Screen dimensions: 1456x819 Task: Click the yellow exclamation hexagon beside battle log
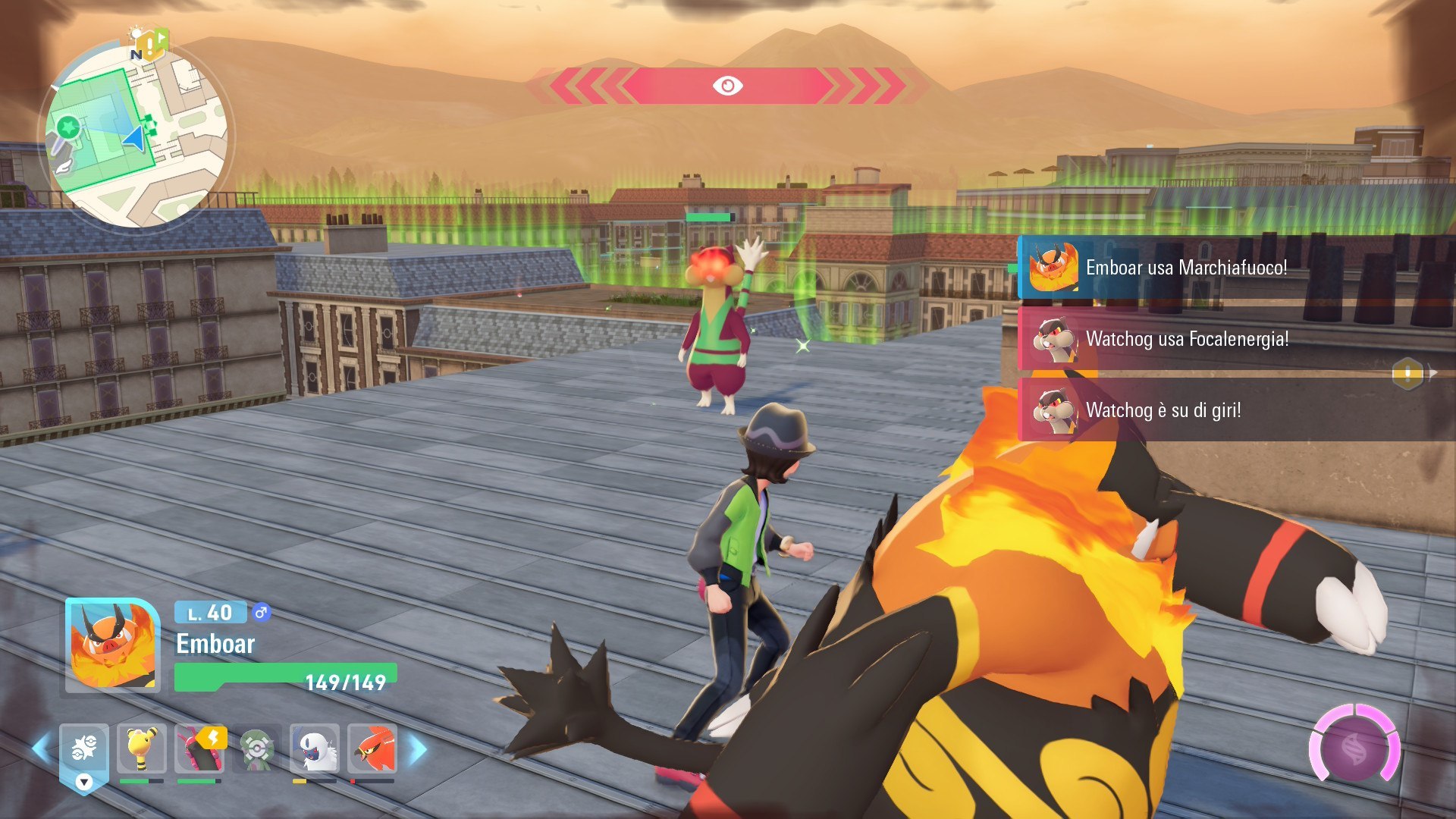pos(1407,373)
